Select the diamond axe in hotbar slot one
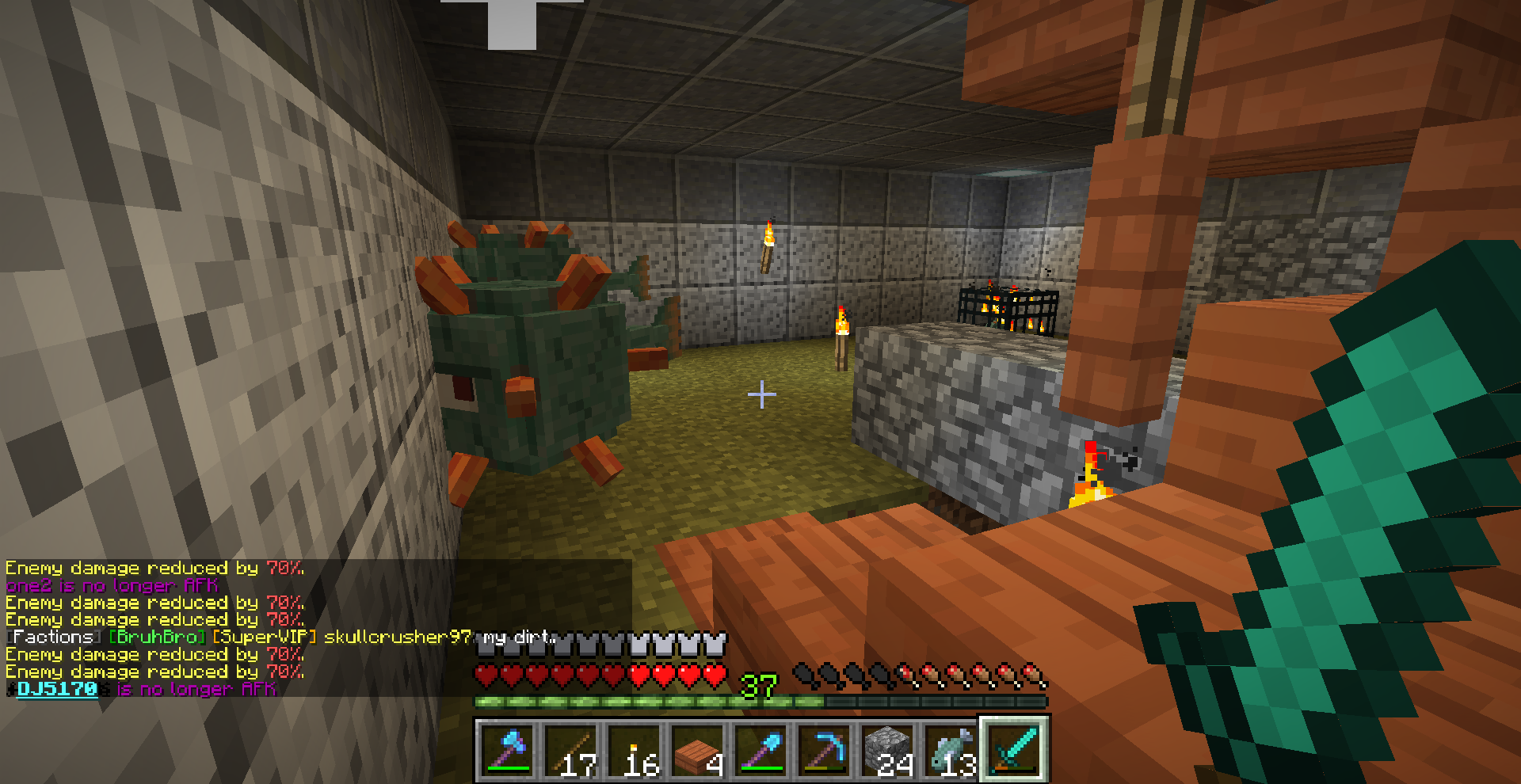The height and width of the screenshot is (784, 1521). 507,748
